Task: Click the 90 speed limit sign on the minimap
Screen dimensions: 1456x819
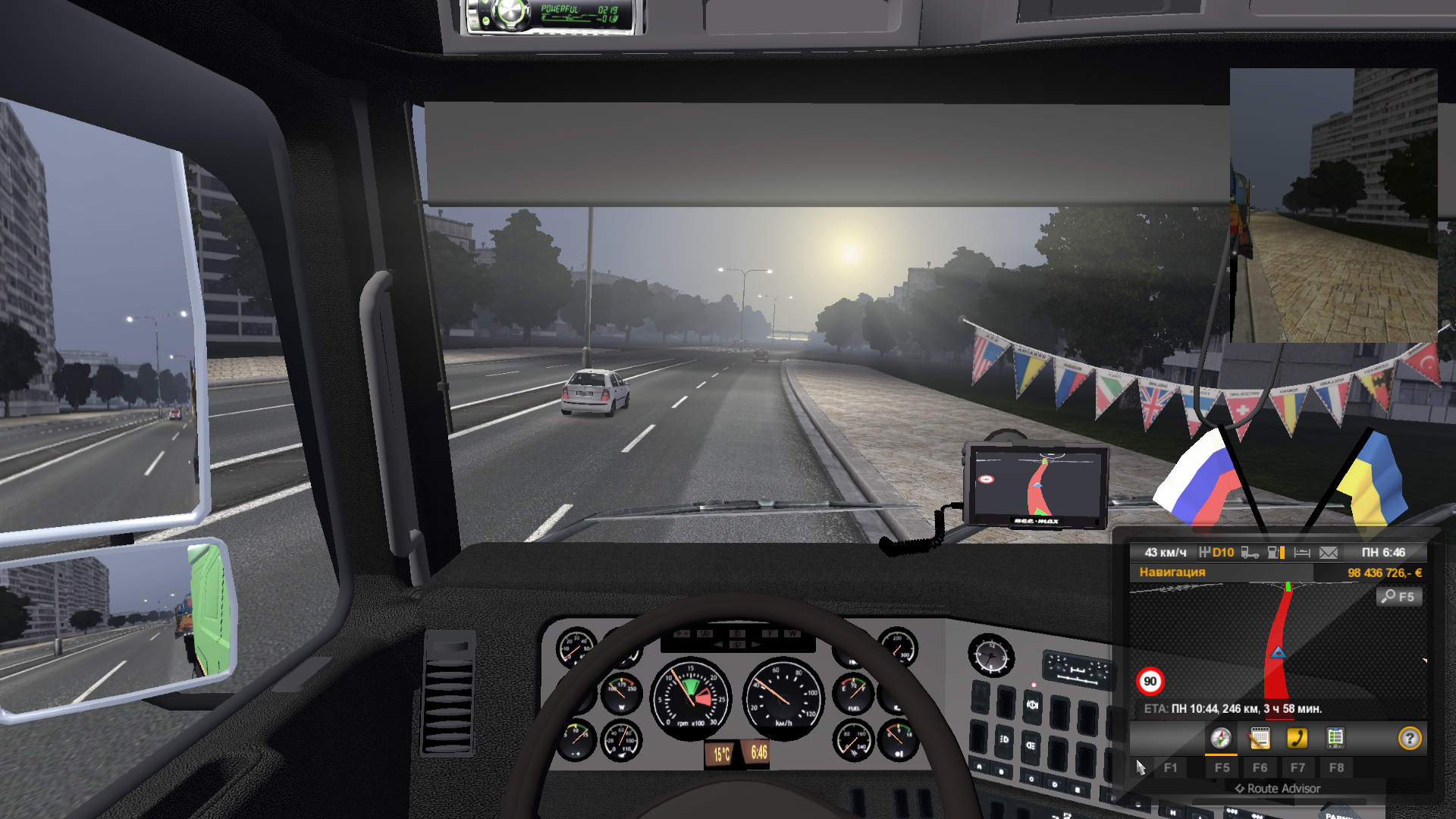Action: 1151,680
